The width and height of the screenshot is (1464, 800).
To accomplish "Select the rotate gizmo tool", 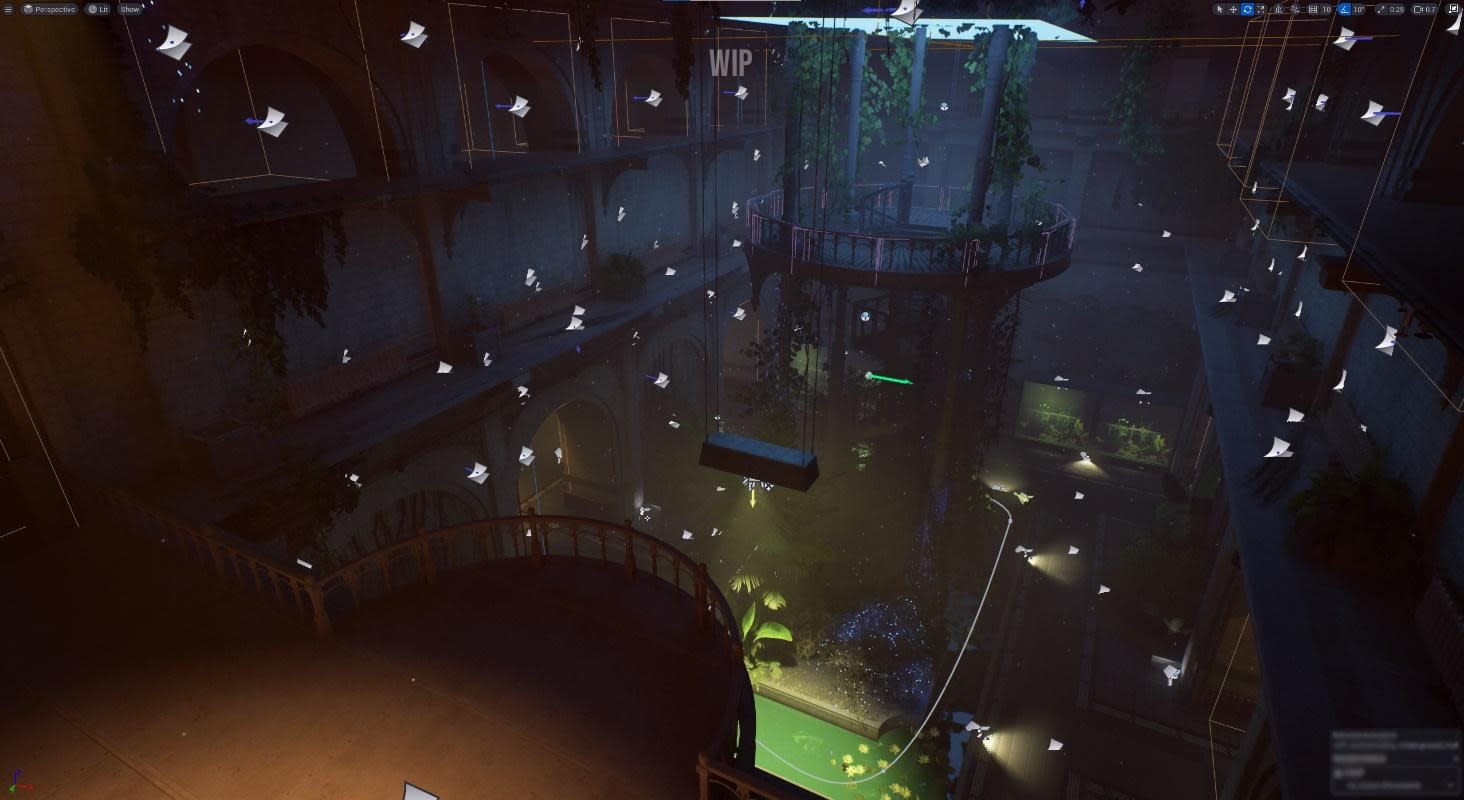I will click(x=1247, y=9).
